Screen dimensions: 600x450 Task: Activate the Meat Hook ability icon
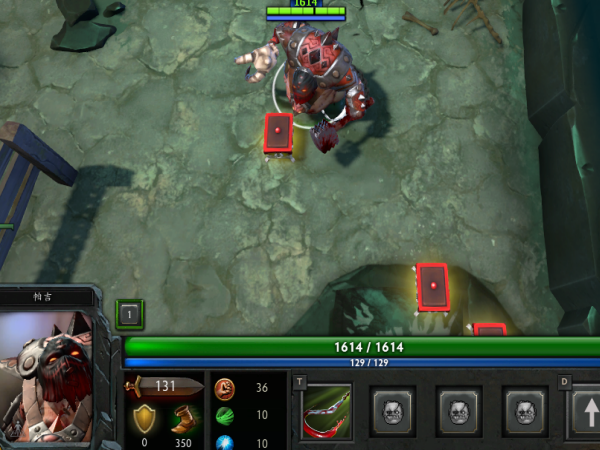[327, 410]
